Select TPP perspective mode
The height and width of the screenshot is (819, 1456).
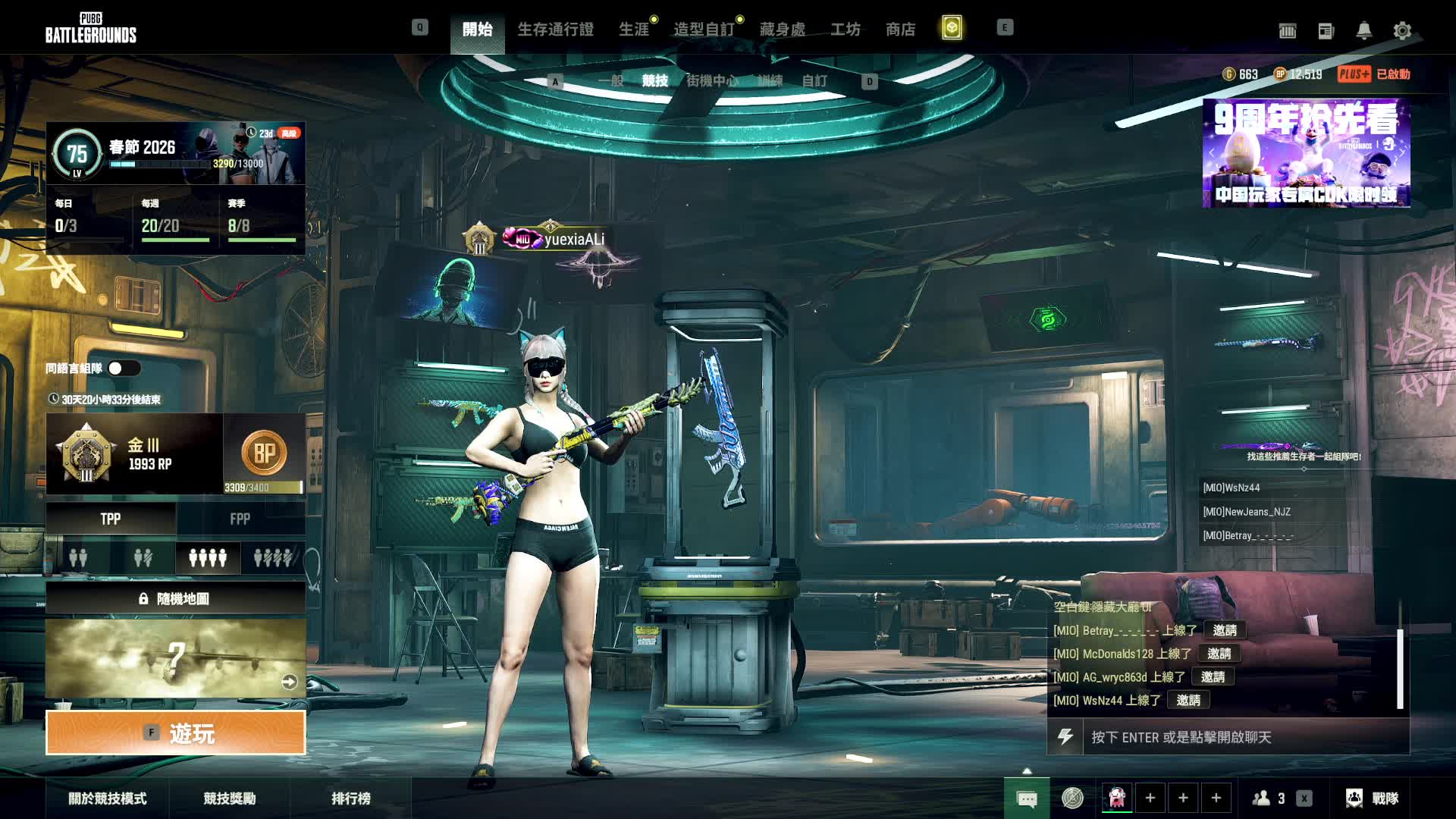point(111,519)
